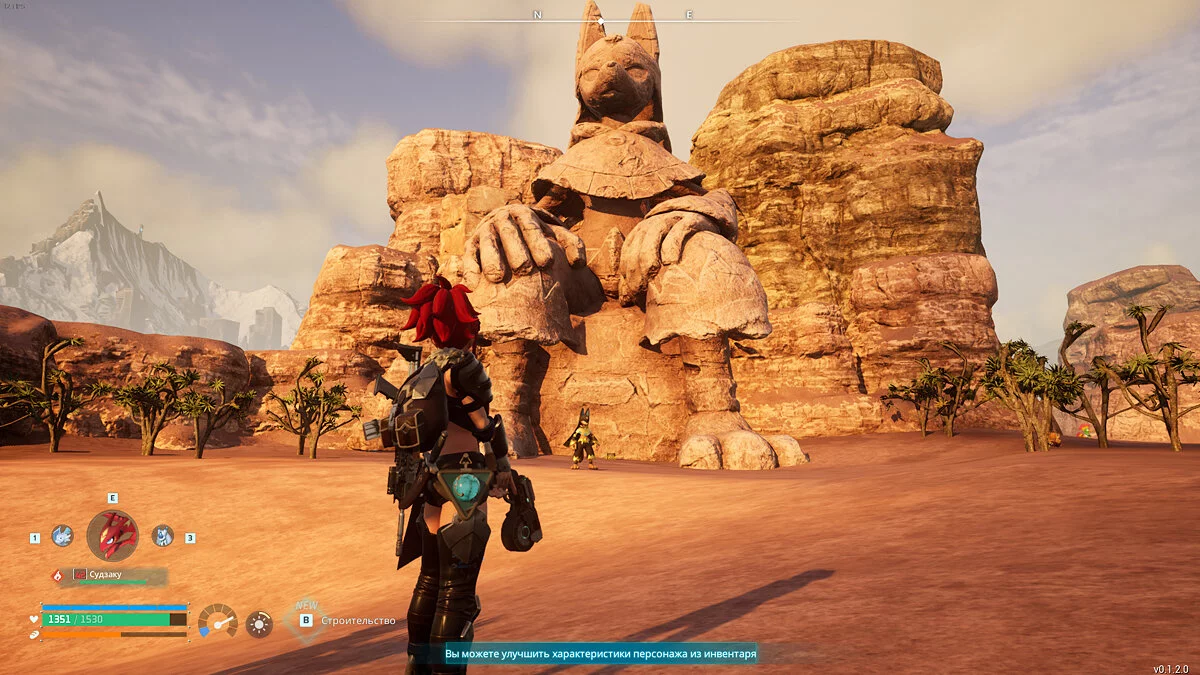Click the temperature gauge dial
Image resolution: width=1200 pixels, height=675 pixels.
[217, 621]
